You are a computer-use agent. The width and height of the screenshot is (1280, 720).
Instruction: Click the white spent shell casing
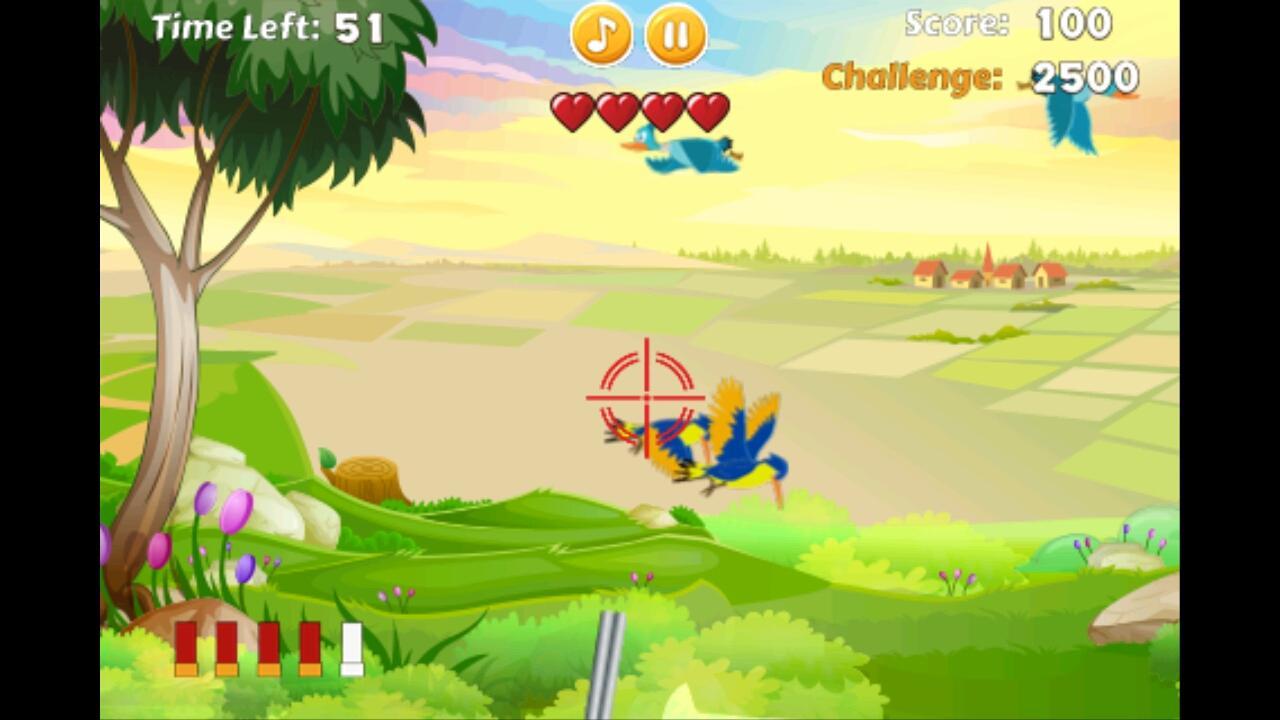point(350,650)
